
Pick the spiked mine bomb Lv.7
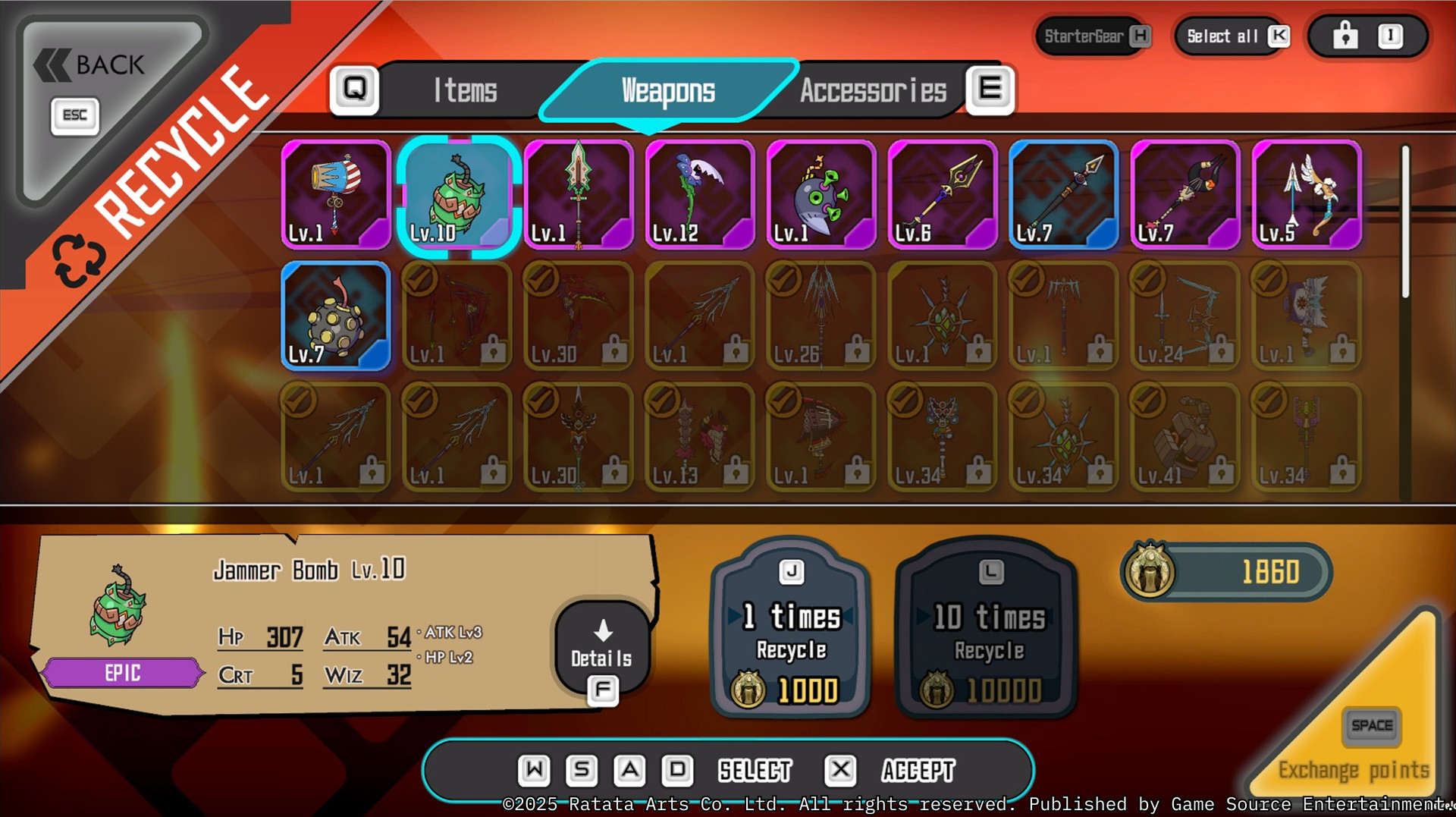tap(336, 316)
